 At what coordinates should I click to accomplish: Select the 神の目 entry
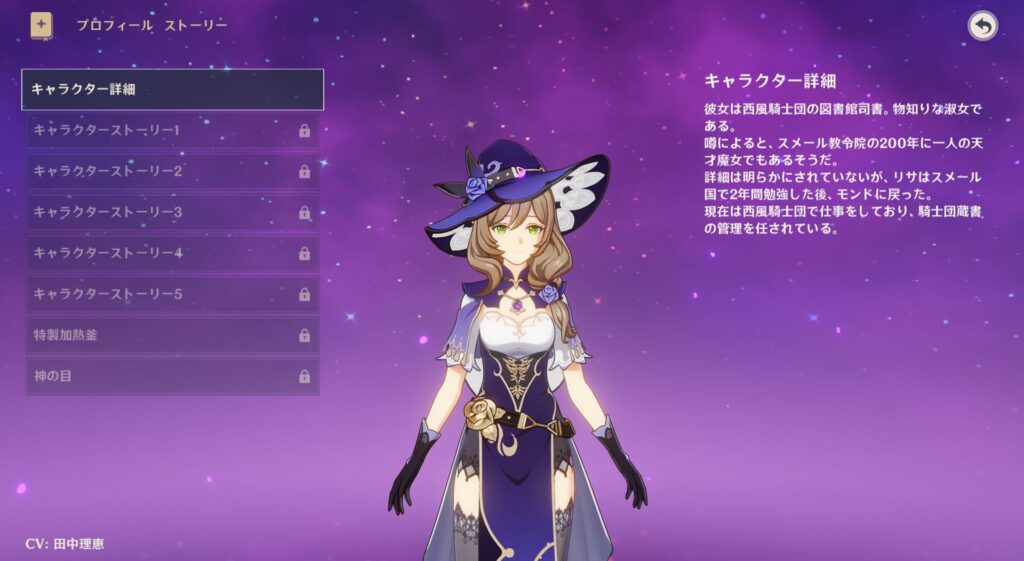[172, 376]
